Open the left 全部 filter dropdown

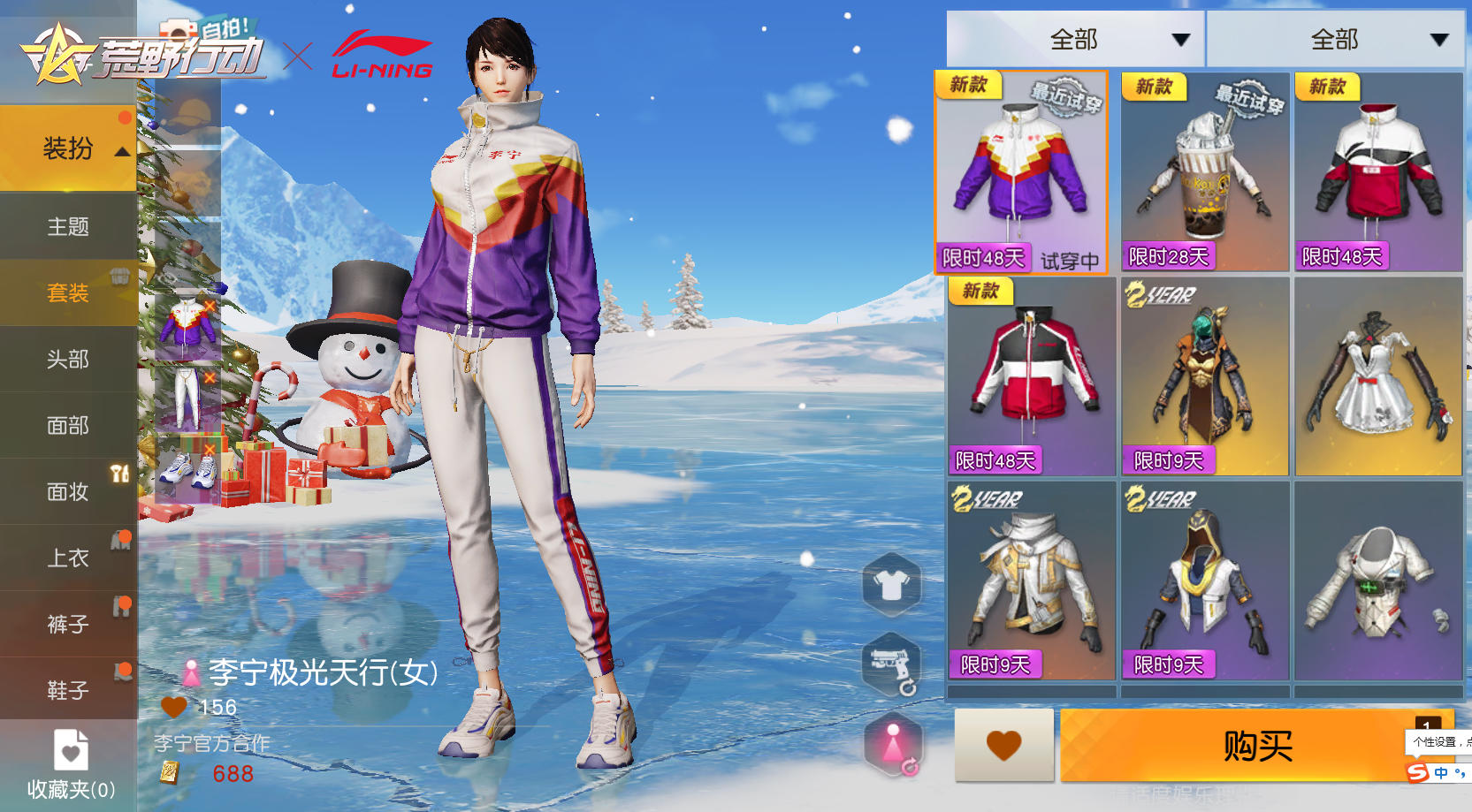[x=1075, y=39]
